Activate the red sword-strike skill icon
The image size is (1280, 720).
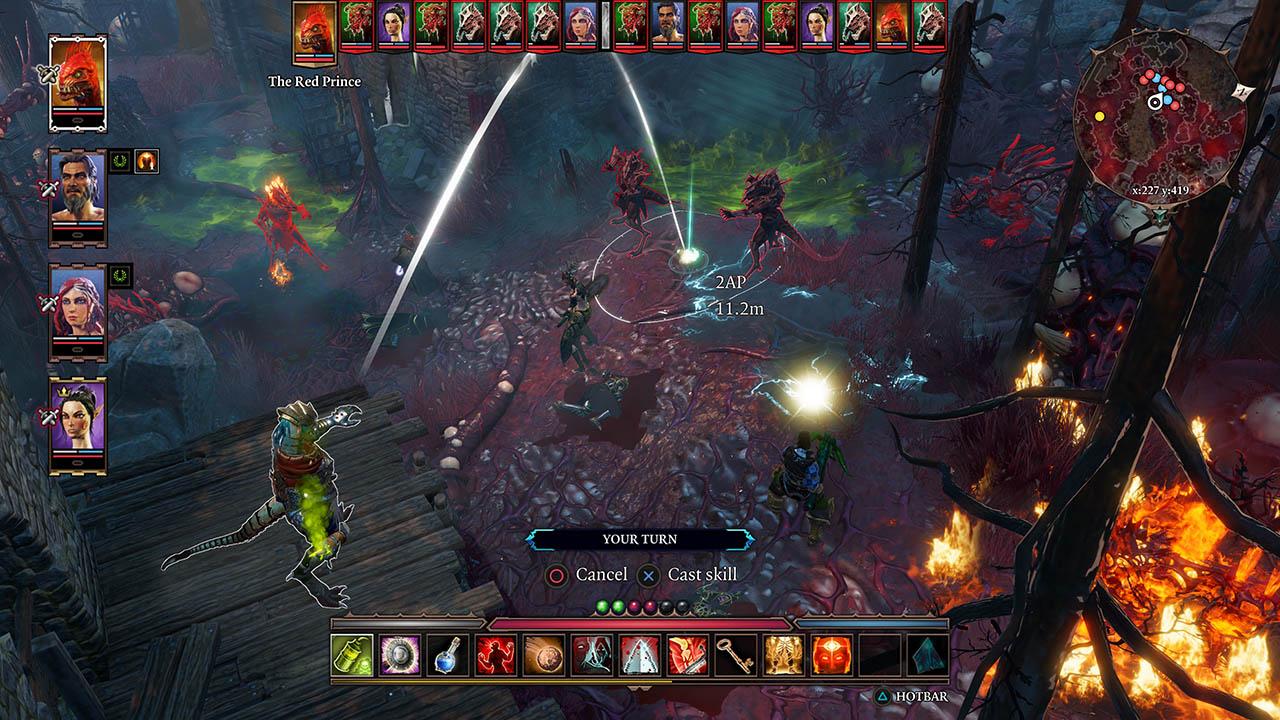[687, 655]
